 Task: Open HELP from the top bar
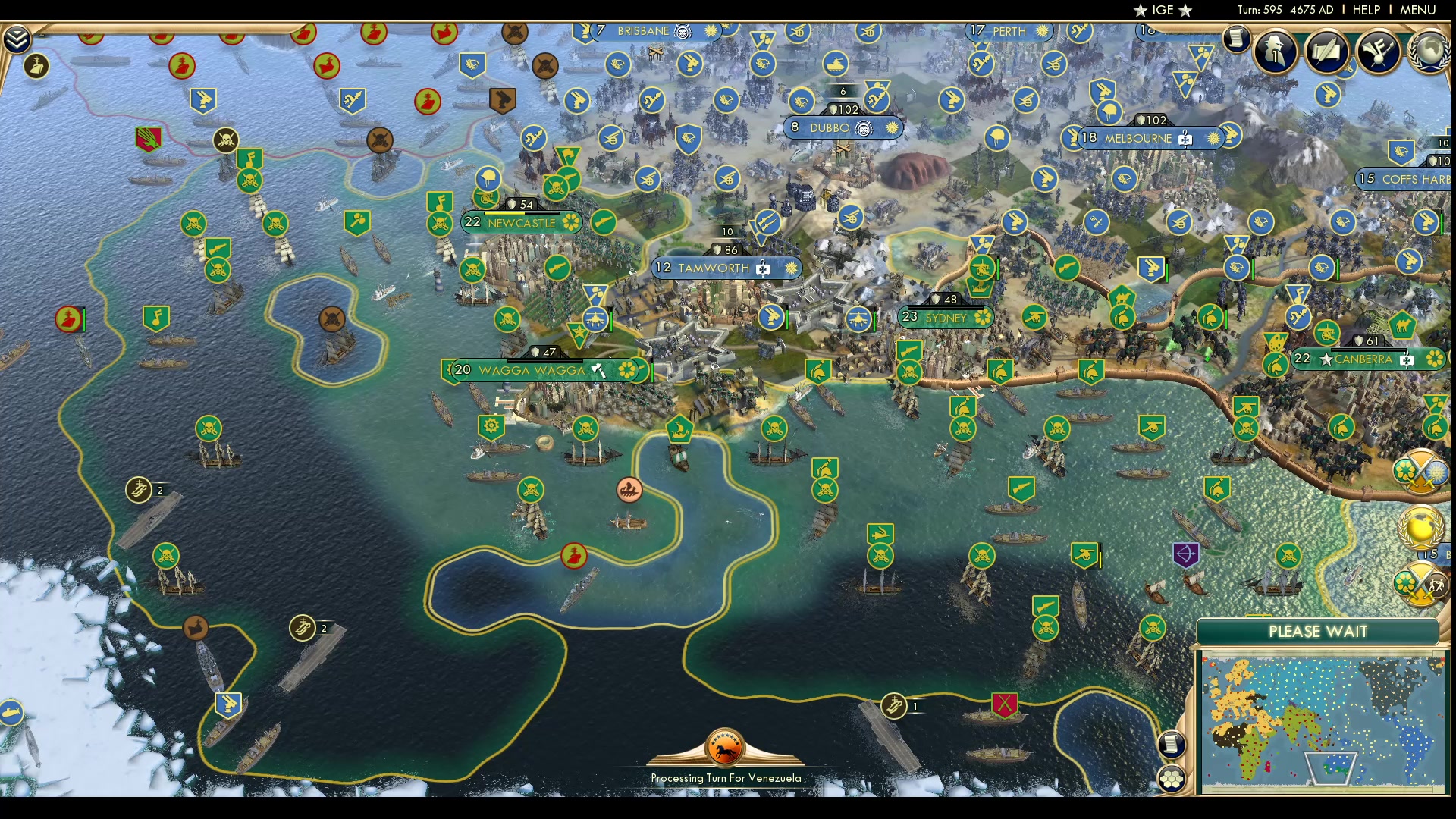(1366, 10)
